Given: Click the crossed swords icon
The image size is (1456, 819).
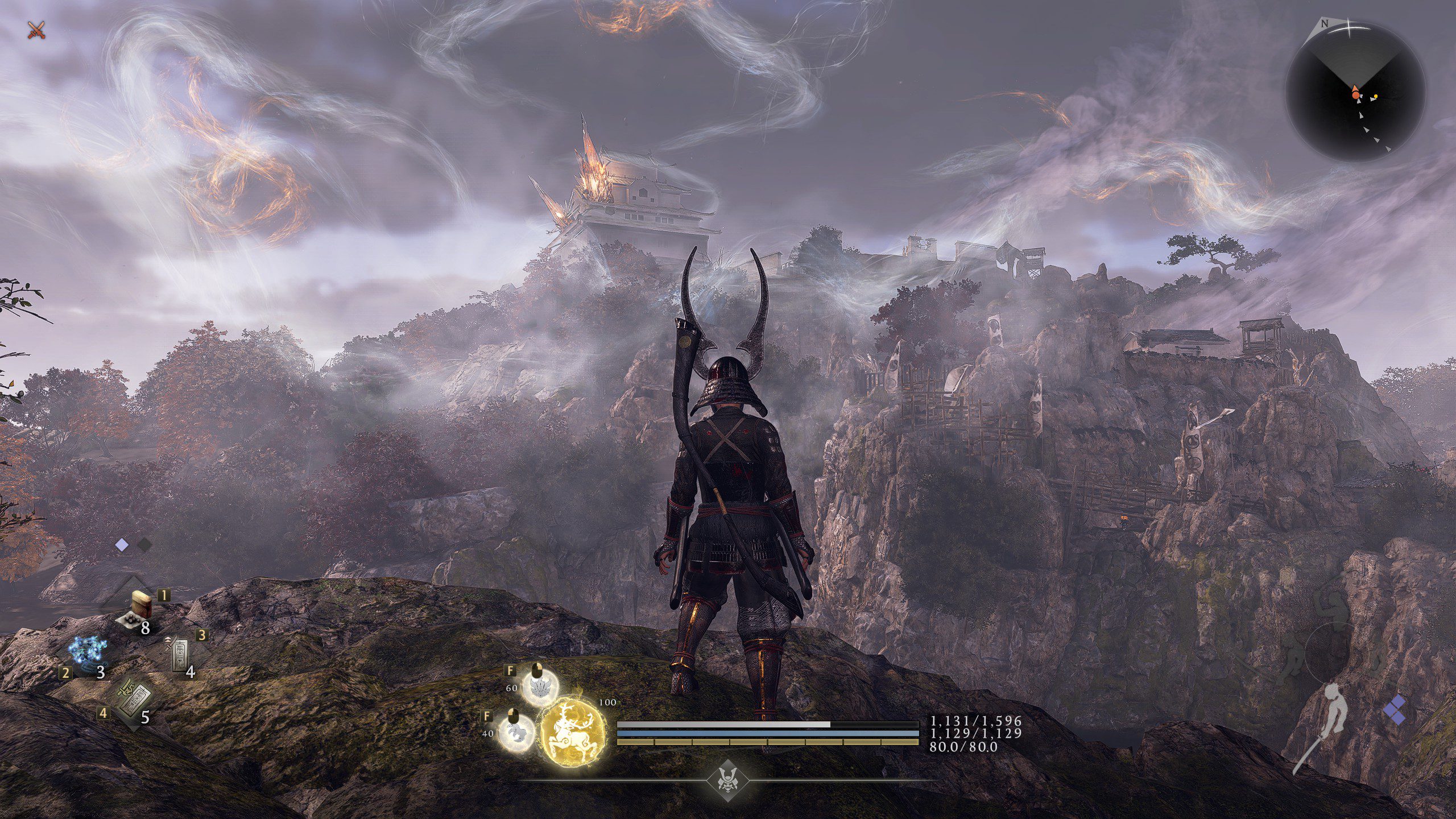Looking at the screenshot, I should 36,30.
